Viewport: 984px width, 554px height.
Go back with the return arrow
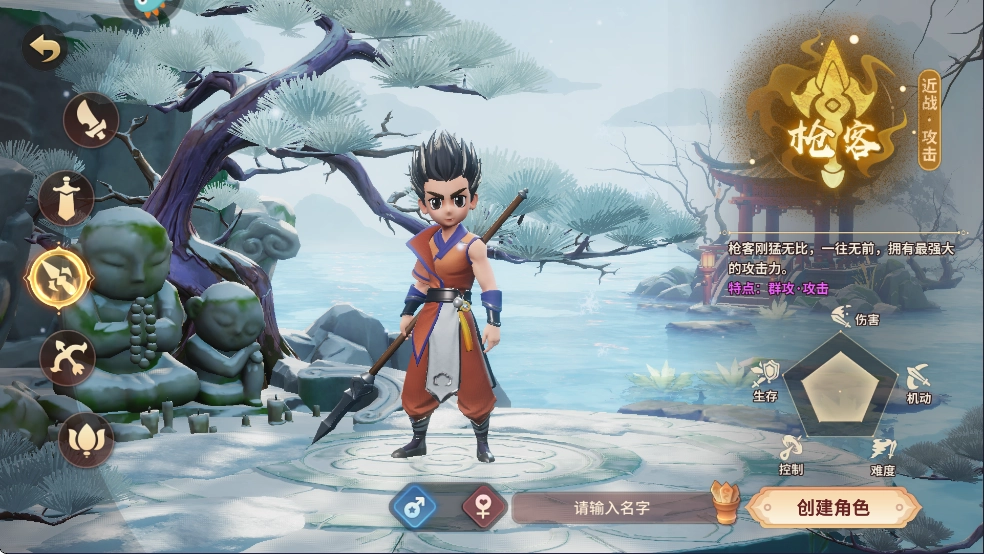pos(44,47)
